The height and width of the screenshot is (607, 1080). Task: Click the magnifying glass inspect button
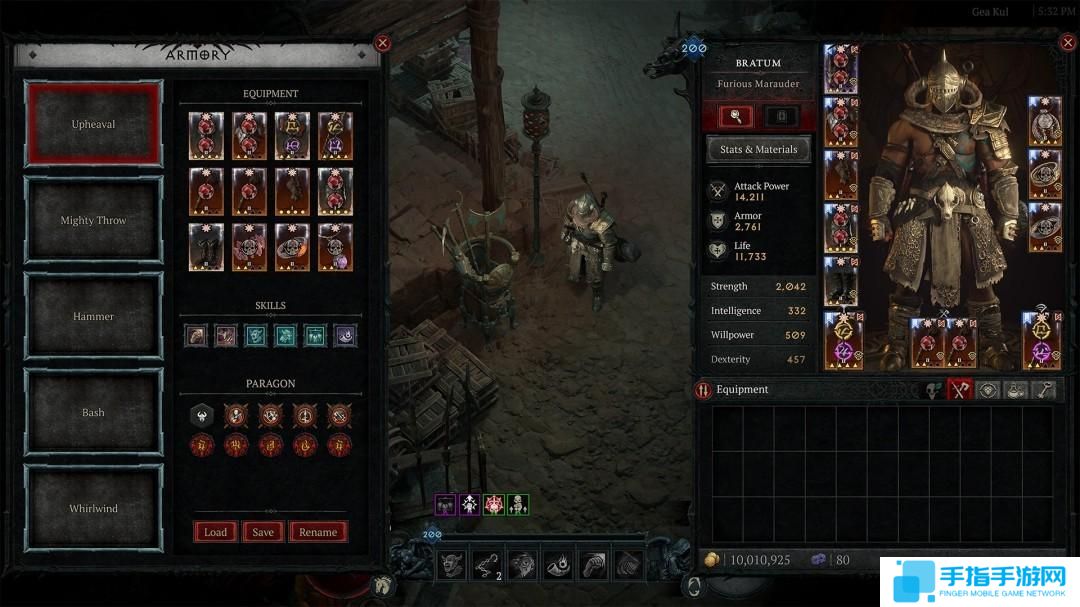point(736,116)
